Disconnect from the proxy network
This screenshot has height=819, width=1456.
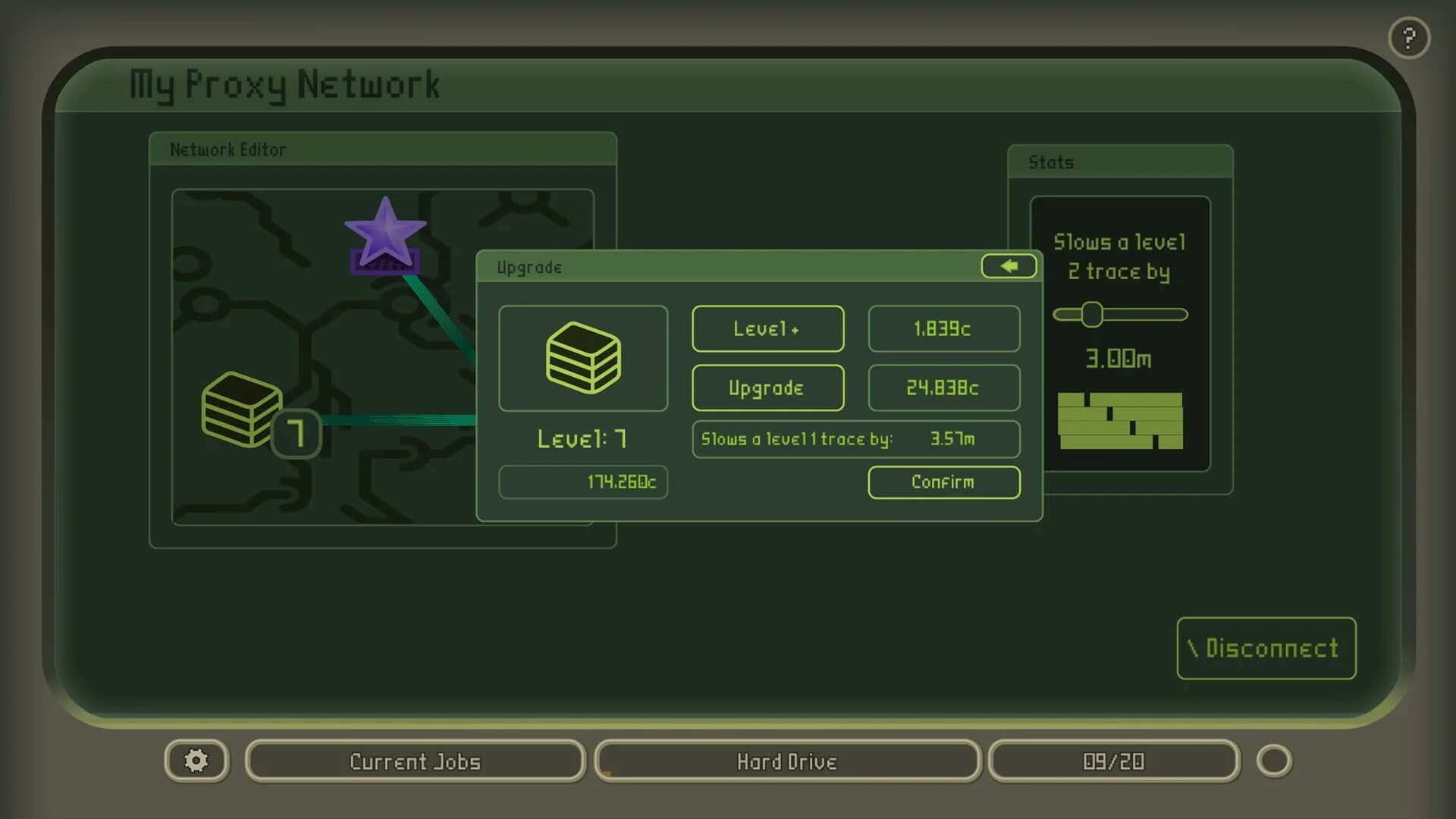pos(1265,648)
